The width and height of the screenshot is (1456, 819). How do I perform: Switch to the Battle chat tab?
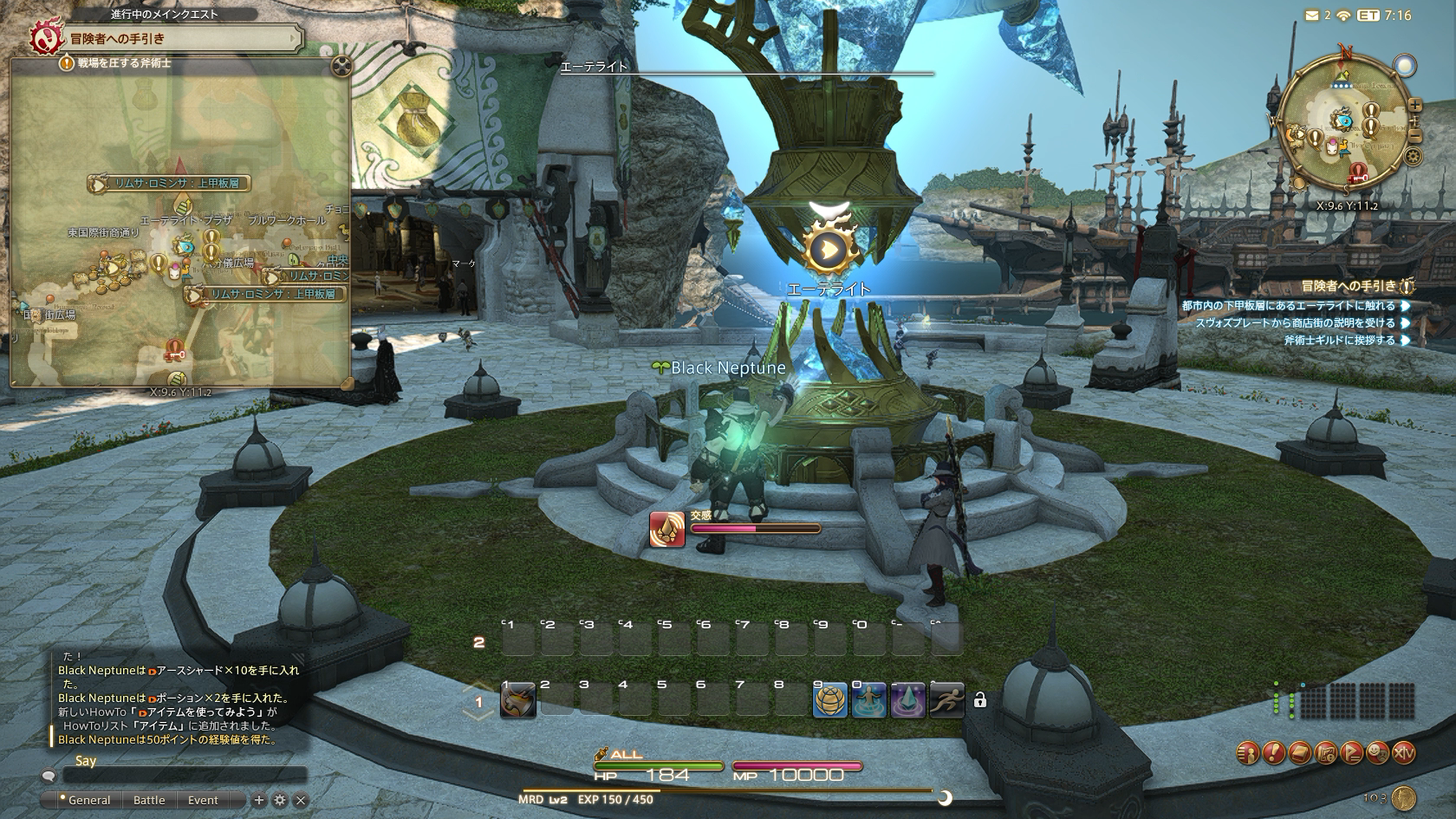coord(149,800)
